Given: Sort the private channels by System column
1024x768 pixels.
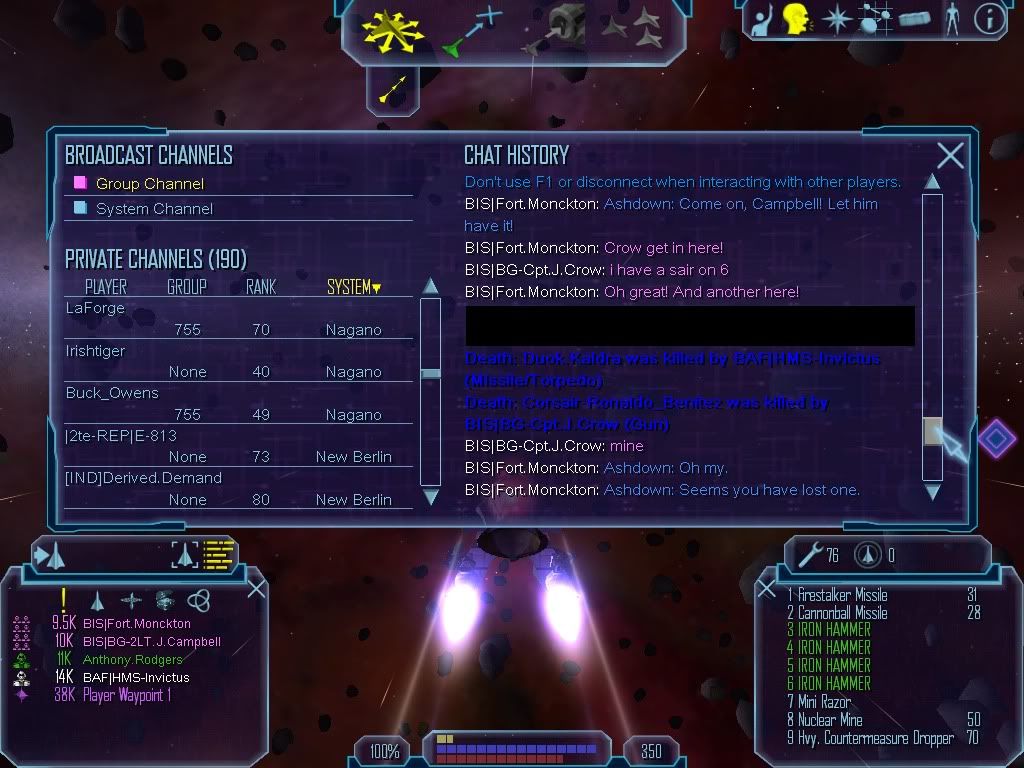Looking at the screenshot, I should [354, 288].
